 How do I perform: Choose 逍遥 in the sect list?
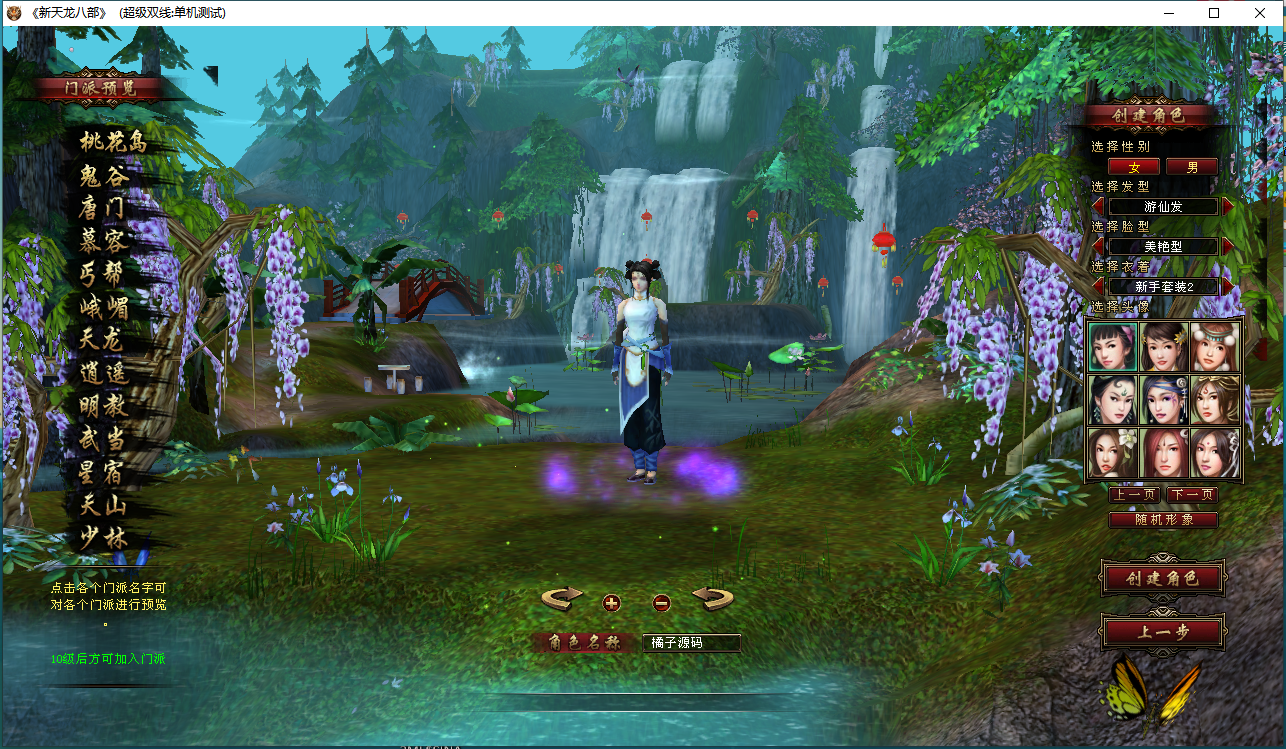(x=103, y=373)
